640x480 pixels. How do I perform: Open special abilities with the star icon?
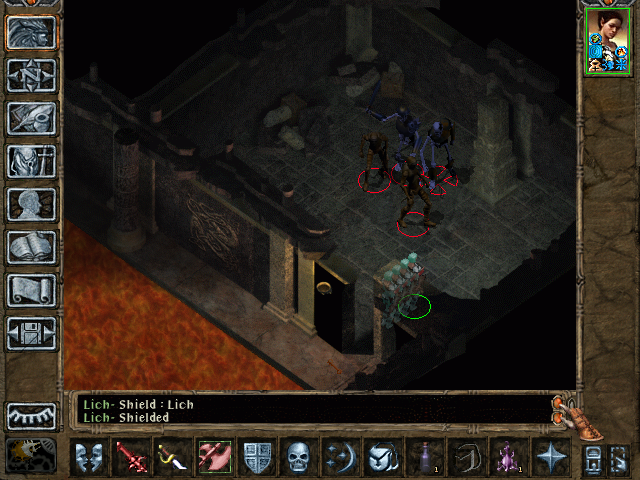(x=551, y=458)
